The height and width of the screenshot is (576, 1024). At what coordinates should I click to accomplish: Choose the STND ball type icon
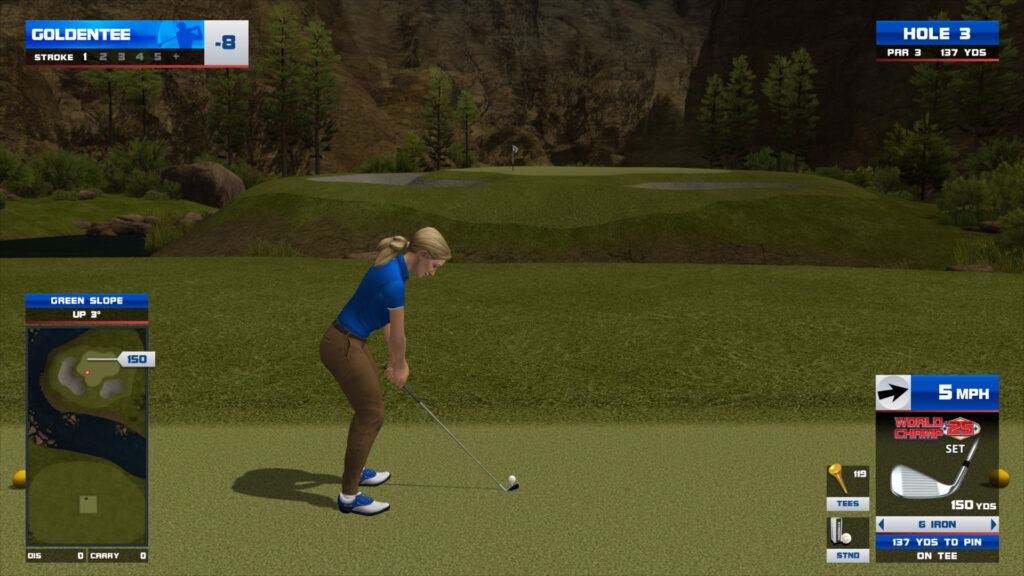pyautogui.click(x=847, y=538)
